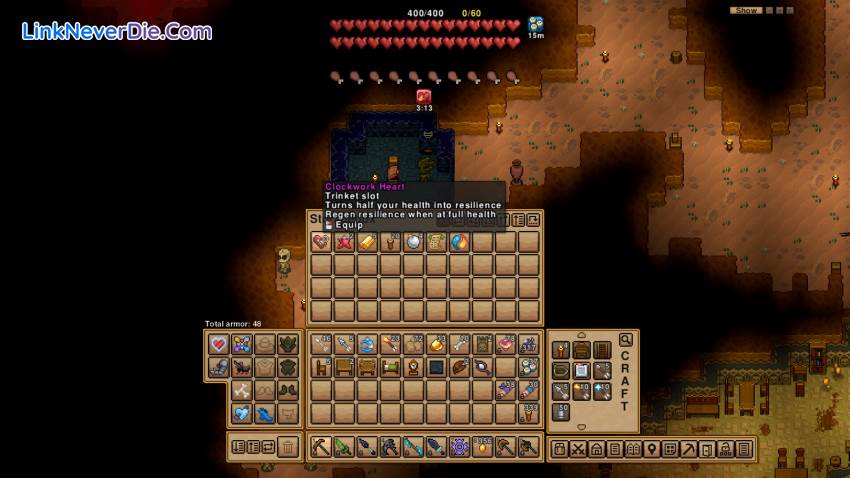The image size is (850, 478).
Task: Select the clock item in inventory
Action: pos(413,367)
